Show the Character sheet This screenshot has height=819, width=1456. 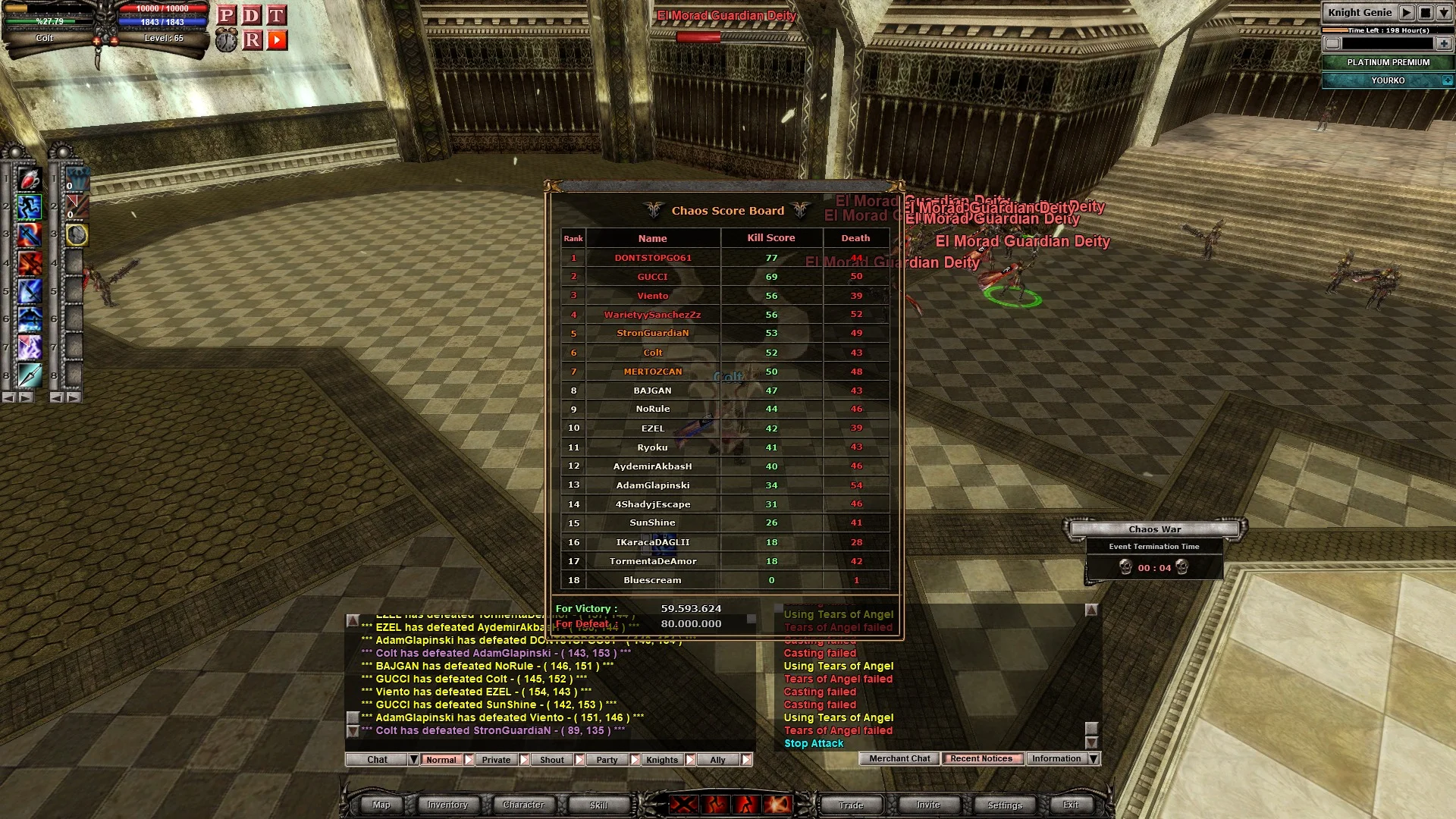(523, 805)
